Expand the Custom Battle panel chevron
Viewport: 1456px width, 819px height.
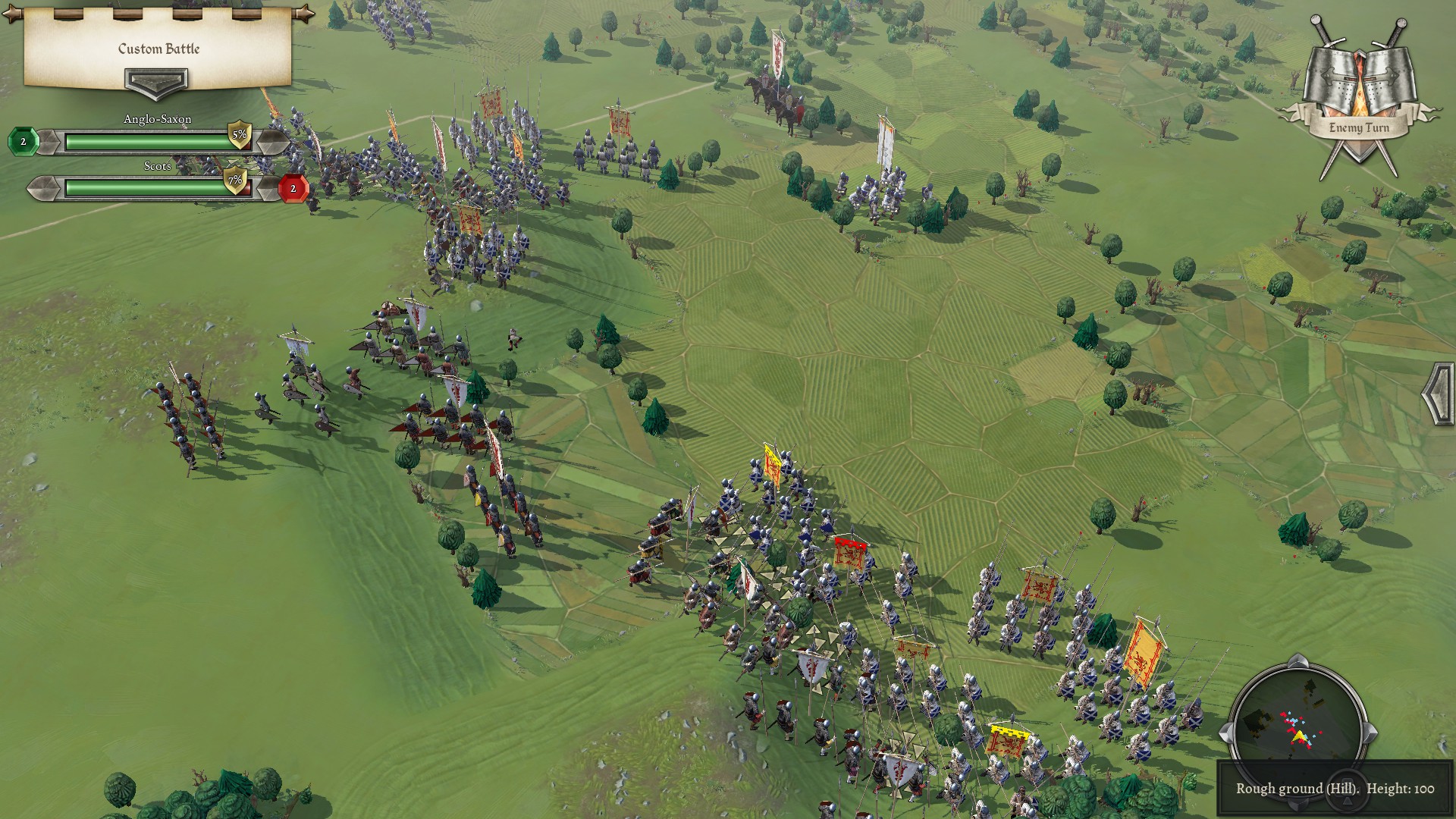pos(156,83)
